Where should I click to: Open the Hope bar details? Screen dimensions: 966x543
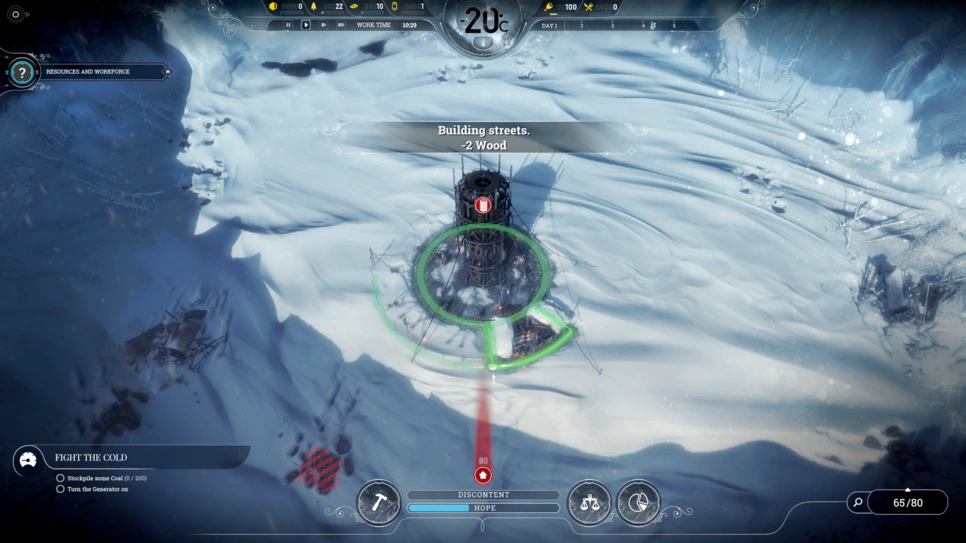(483, 508)
